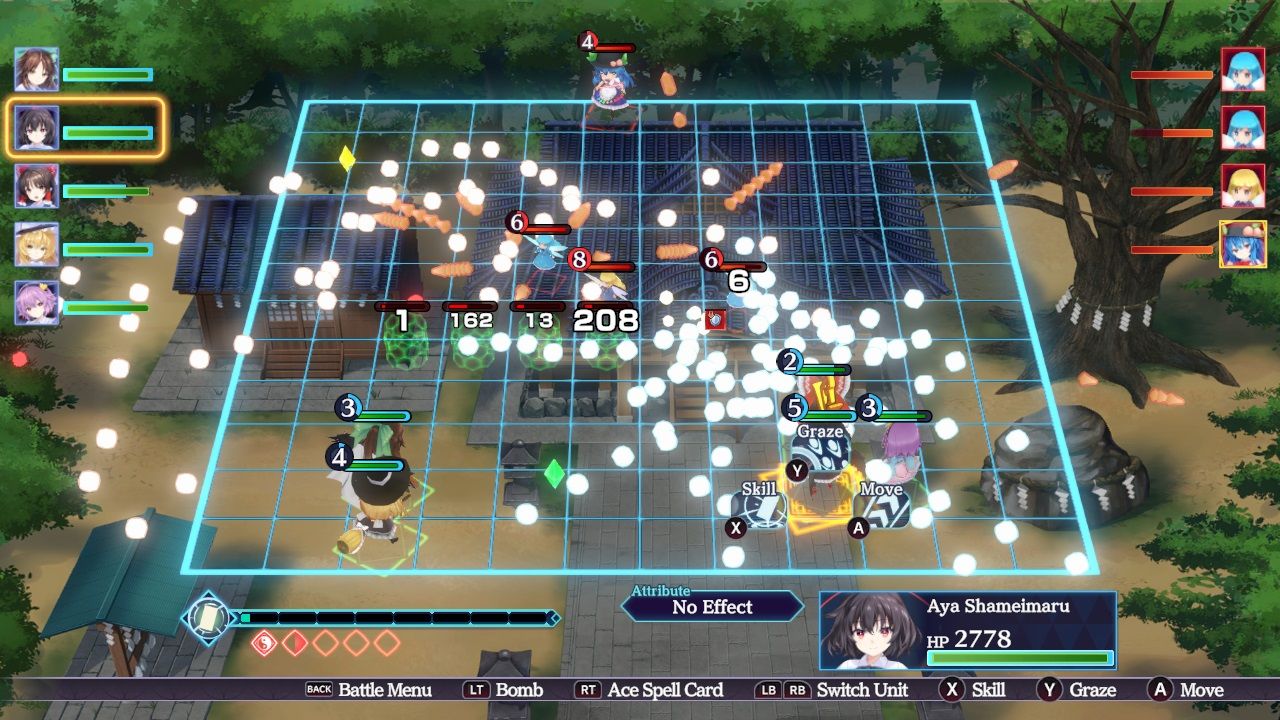Switch to the red-bow Reimu party portrait
The width and height of the screenshot is (1280, 720).
[36, 186]
